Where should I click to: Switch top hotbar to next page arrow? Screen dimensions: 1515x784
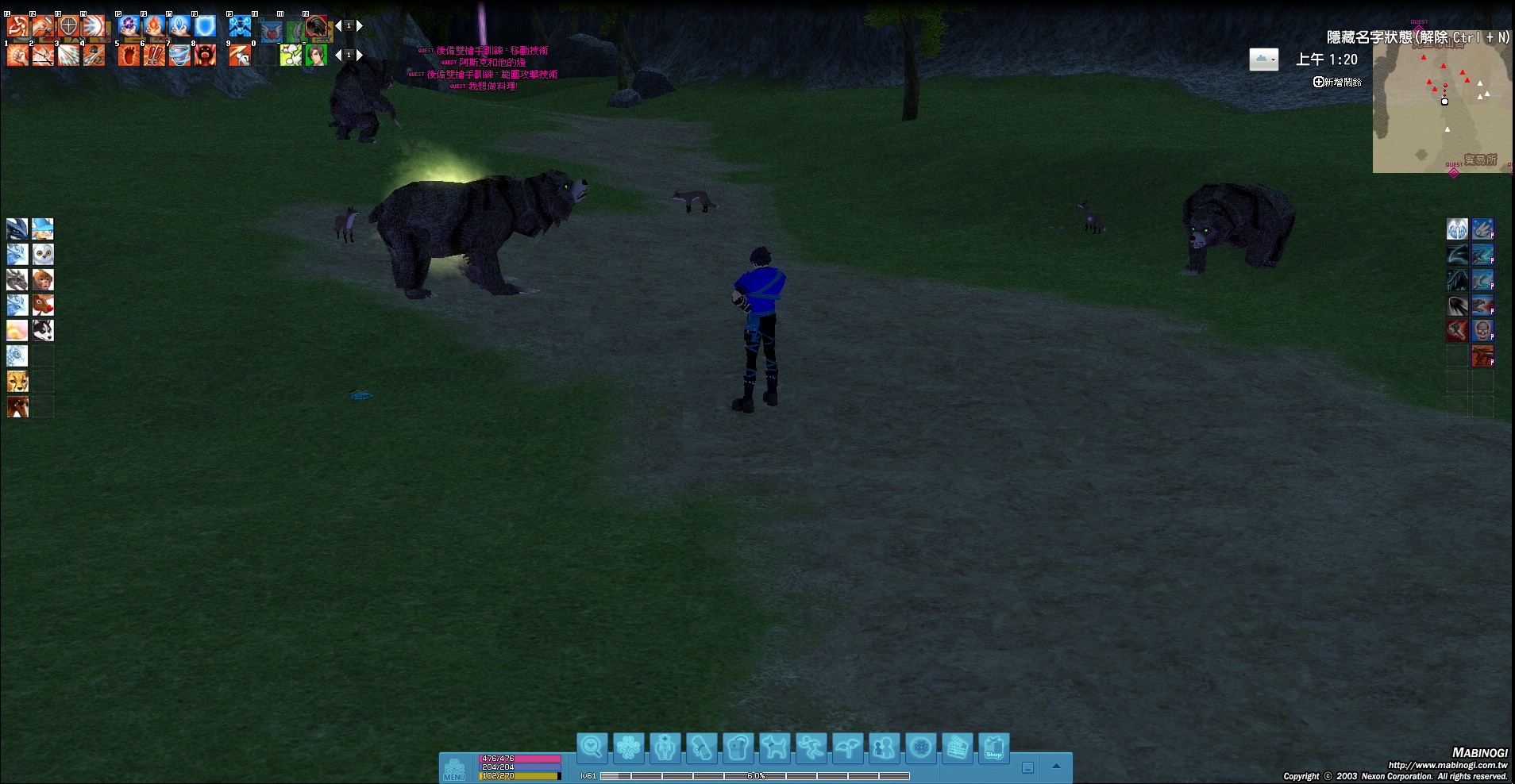coord(360,26)
